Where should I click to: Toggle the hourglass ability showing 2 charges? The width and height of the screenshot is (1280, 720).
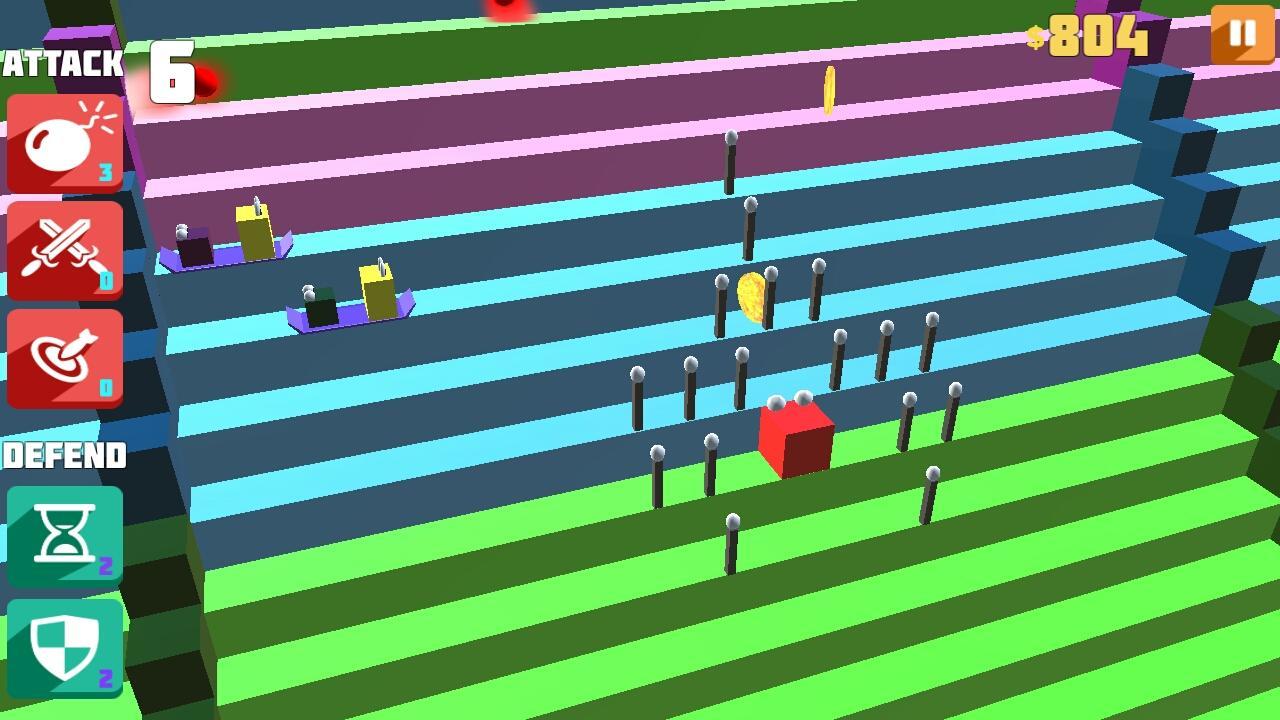point(64,537)
